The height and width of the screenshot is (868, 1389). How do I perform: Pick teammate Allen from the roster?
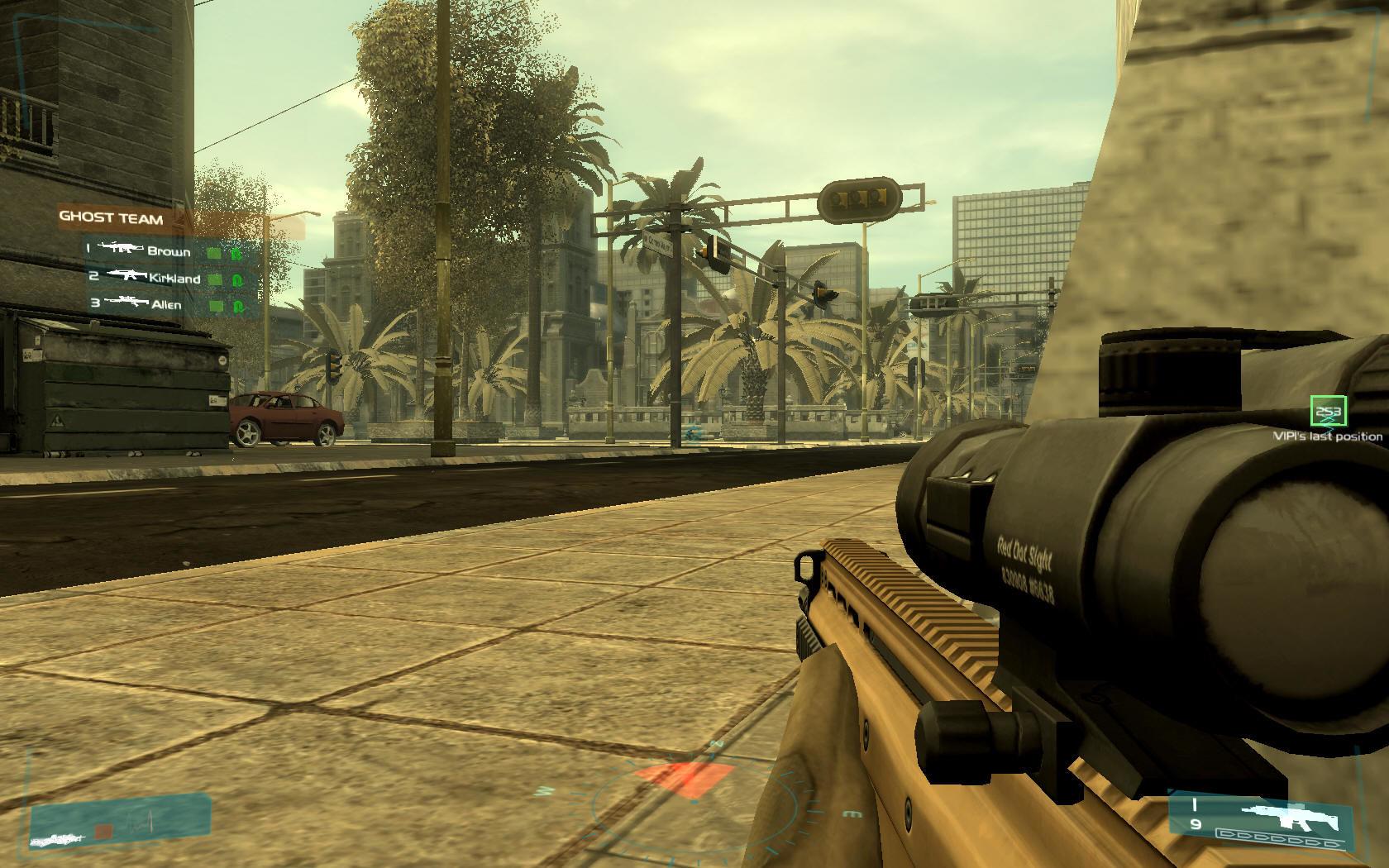(165, 304)
